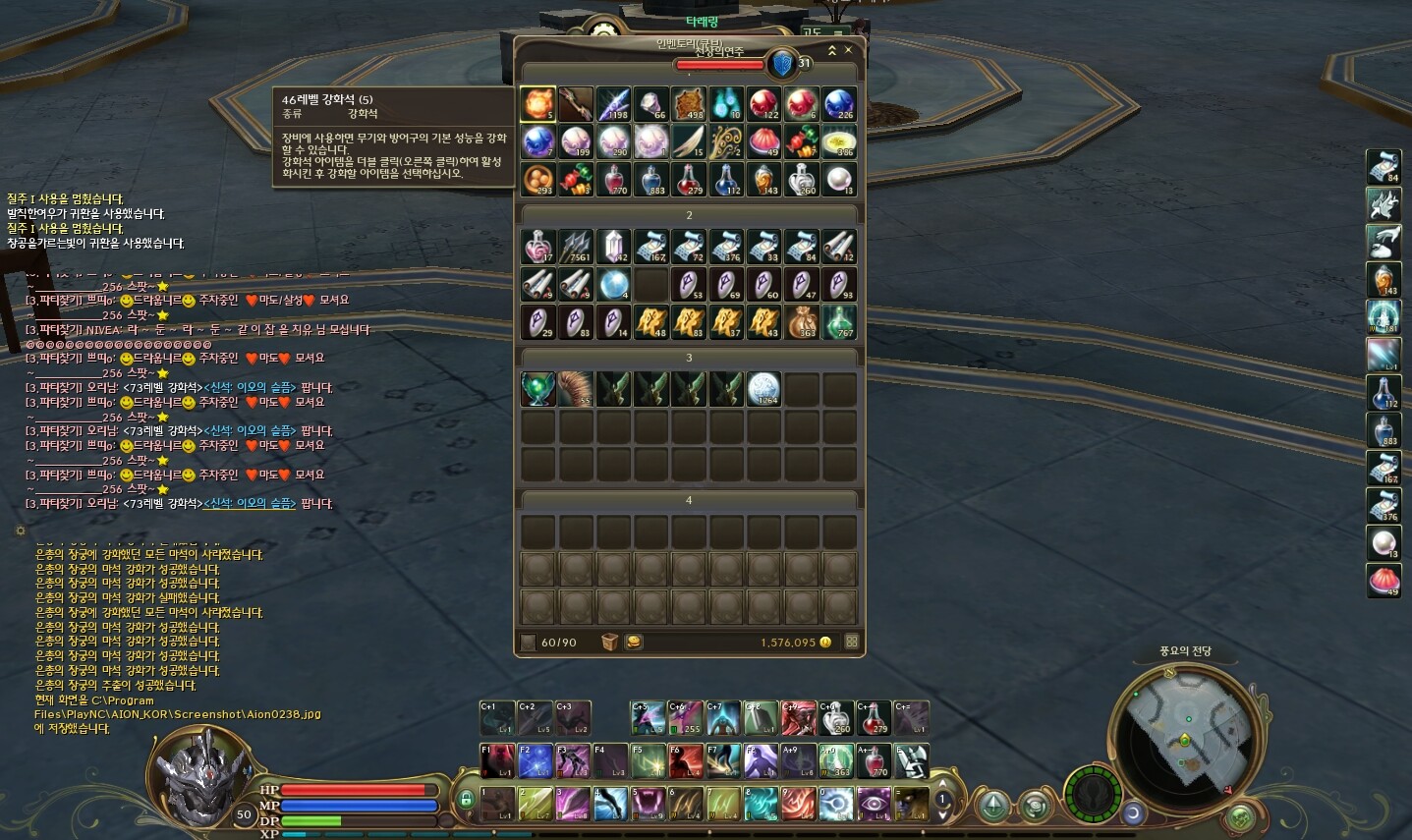
Task: Use the F2 blue burst skill
Action: [536, 761]
